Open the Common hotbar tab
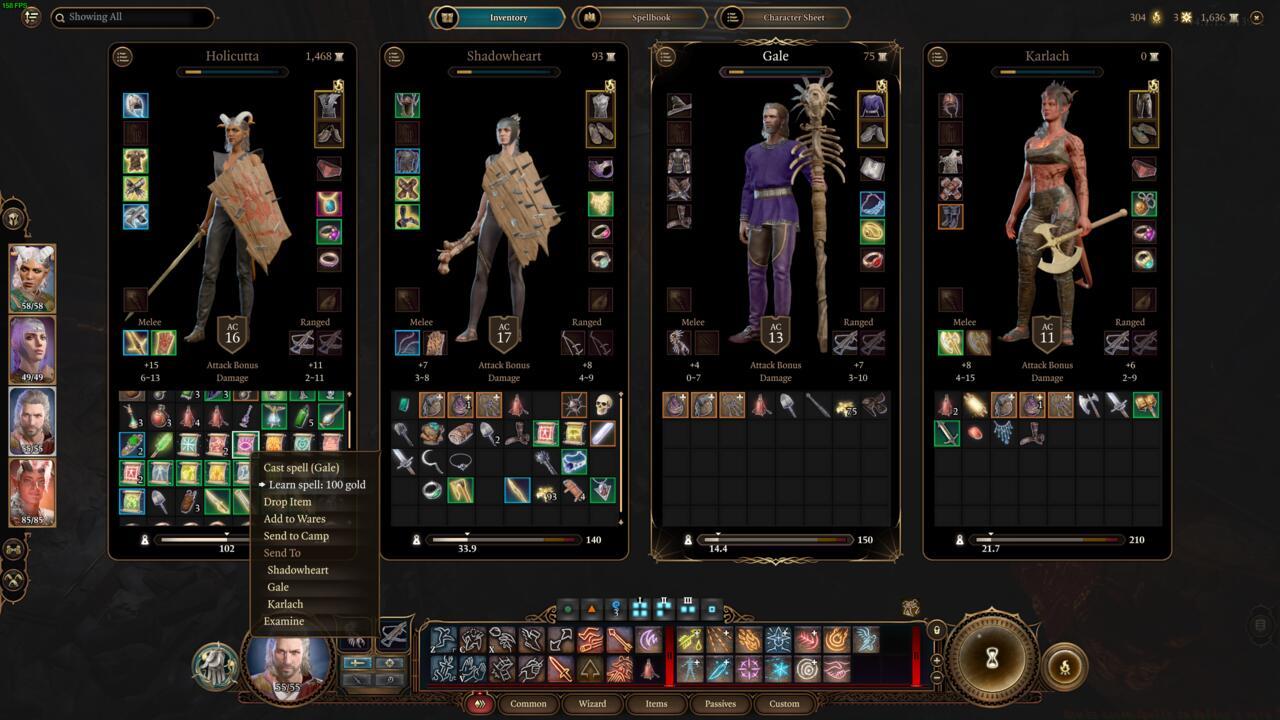 coord(528,703)
